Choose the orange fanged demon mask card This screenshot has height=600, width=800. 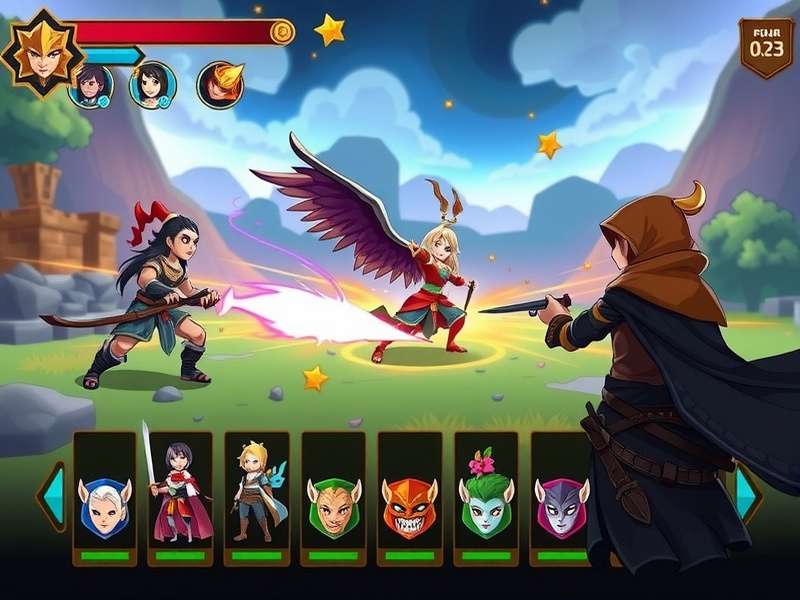click(x=409, y=498)
